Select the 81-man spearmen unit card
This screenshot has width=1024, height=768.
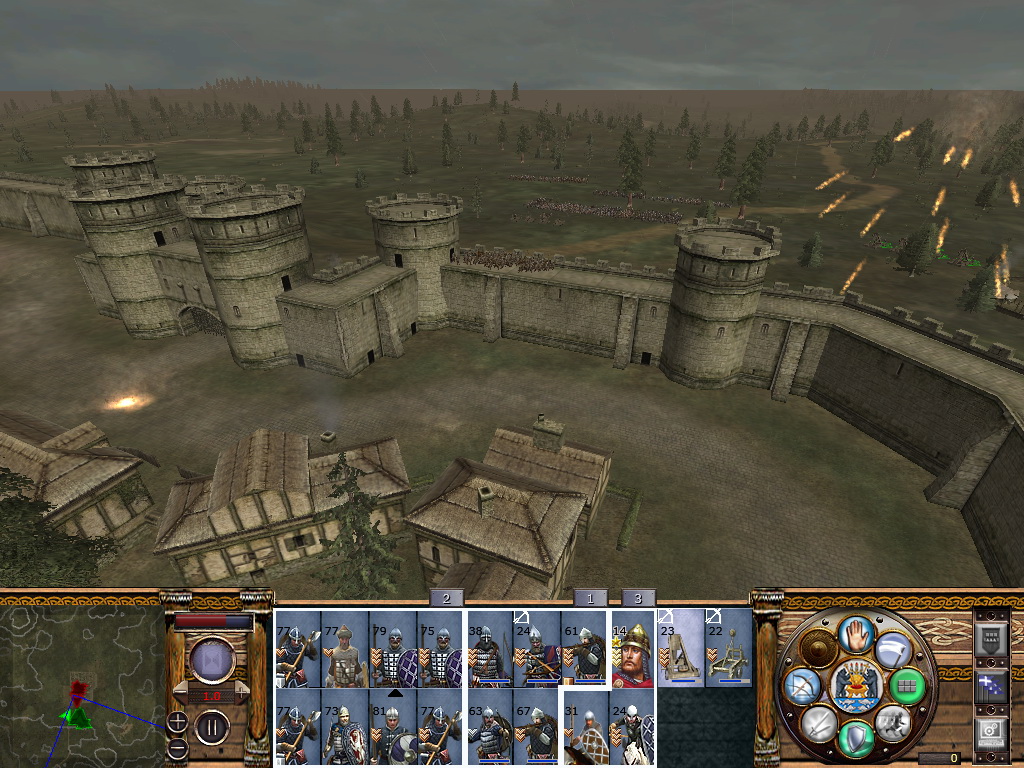point(392,728)
